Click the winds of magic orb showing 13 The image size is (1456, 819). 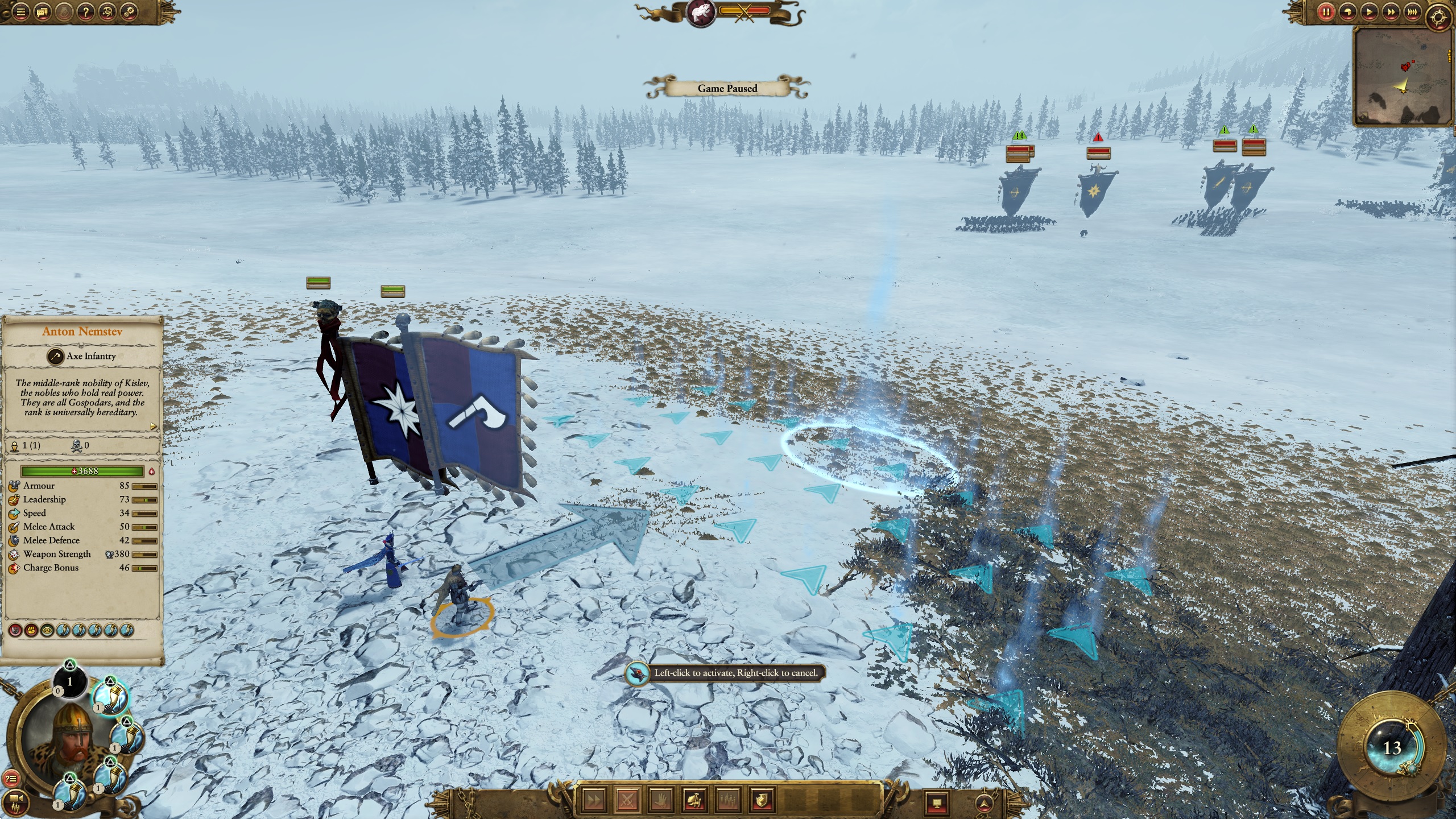point(1391,748)
